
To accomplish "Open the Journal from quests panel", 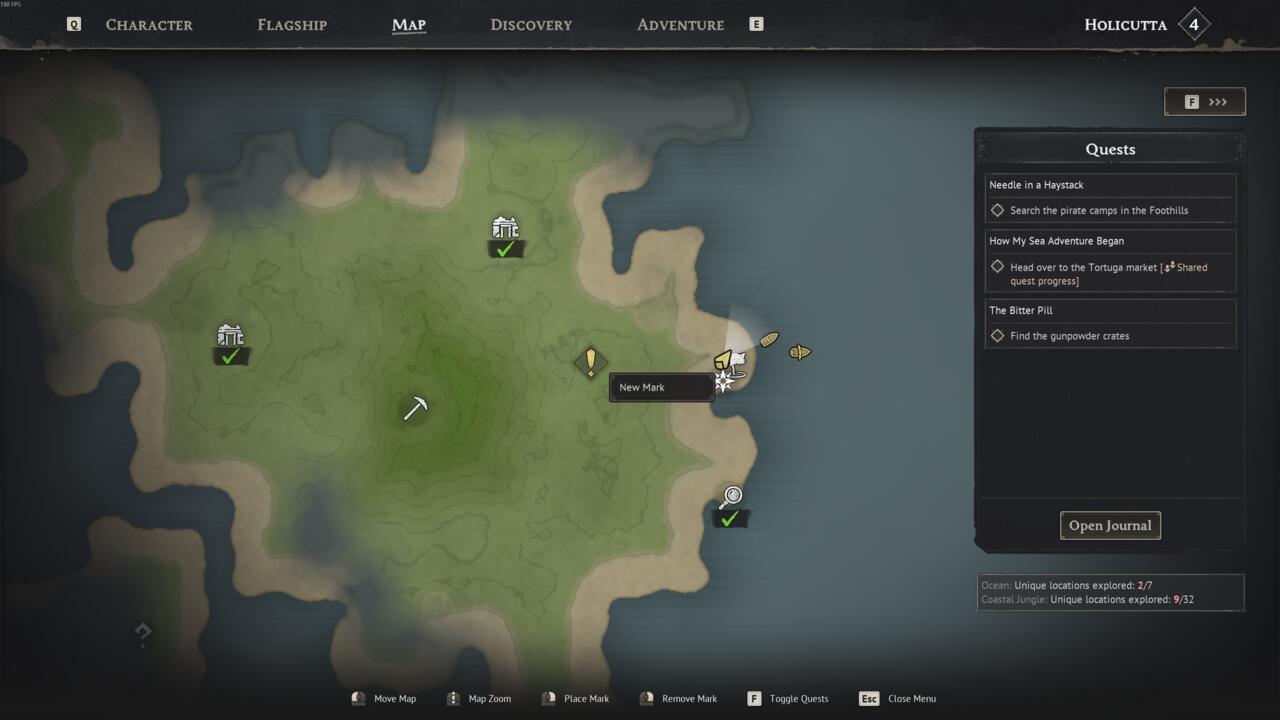I will coord(1110,526).
